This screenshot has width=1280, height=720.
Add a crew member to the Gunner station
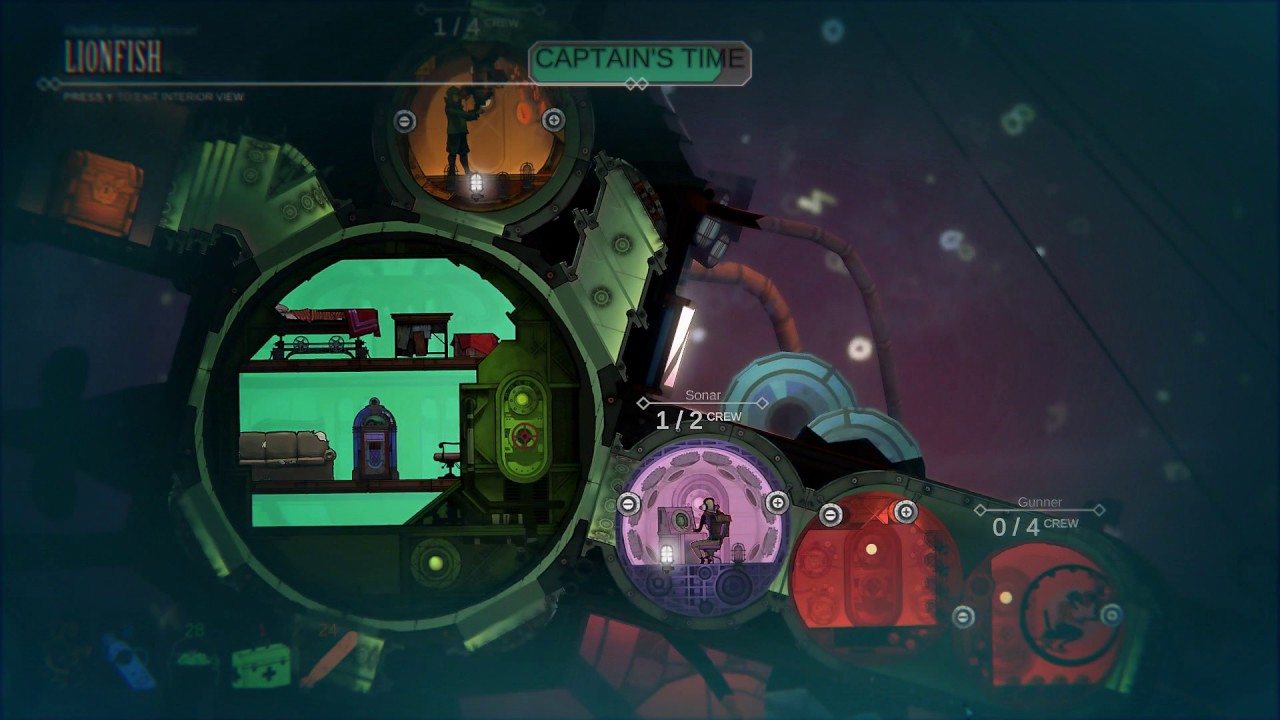coord(1111,615)
